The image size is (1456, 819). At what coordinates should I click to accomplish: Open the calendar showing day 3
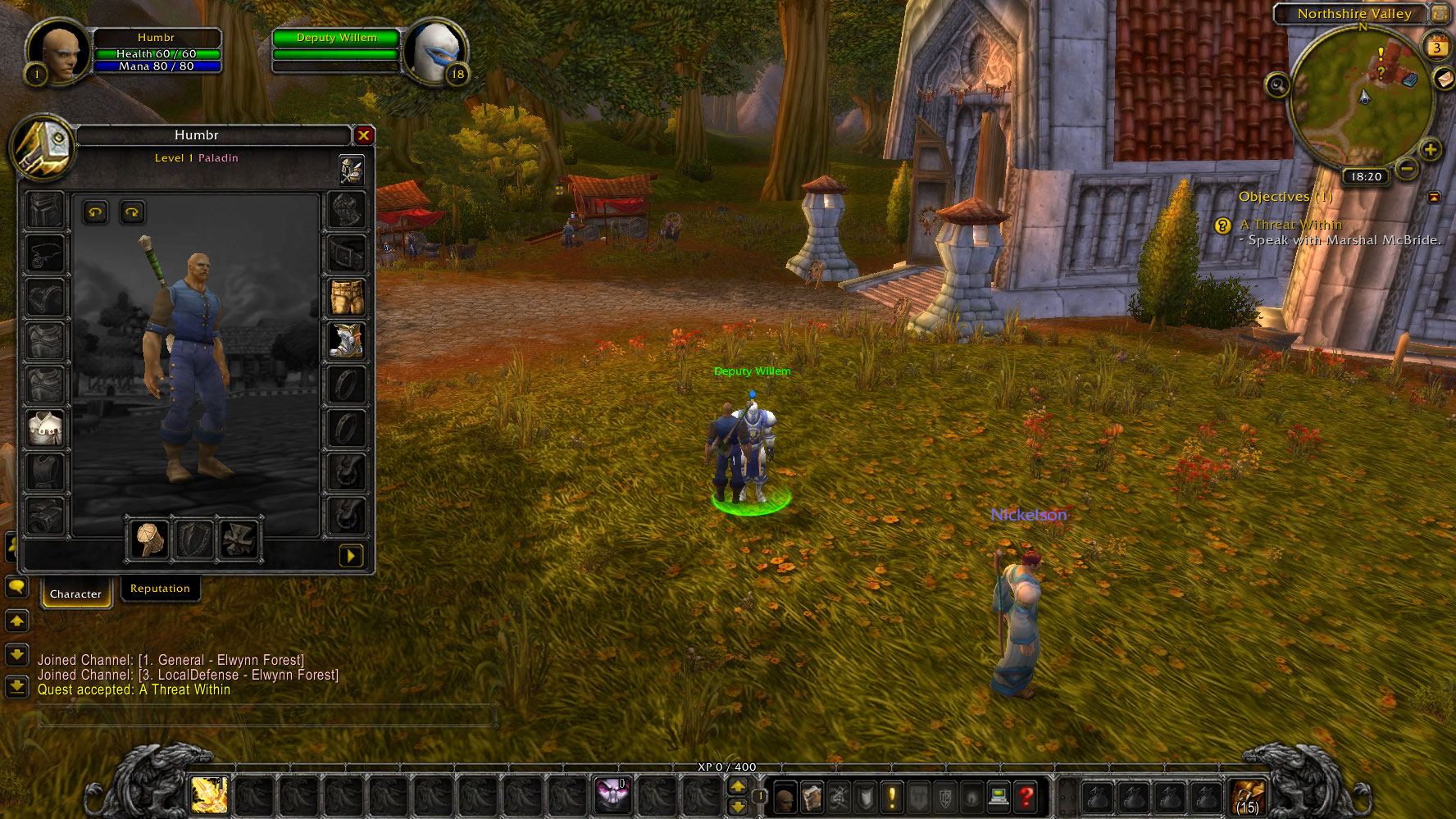[1436, 47]
